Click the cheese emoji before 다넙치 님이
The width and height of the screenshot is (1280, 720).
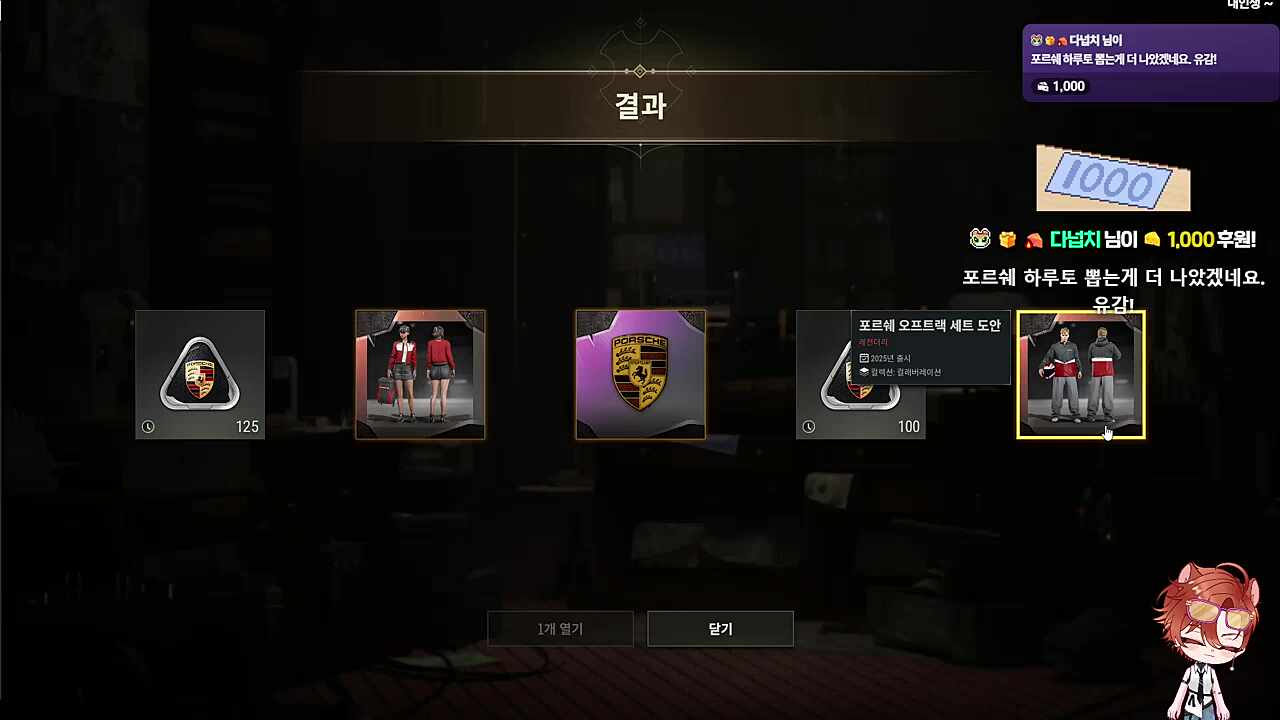pos(1007,238)
